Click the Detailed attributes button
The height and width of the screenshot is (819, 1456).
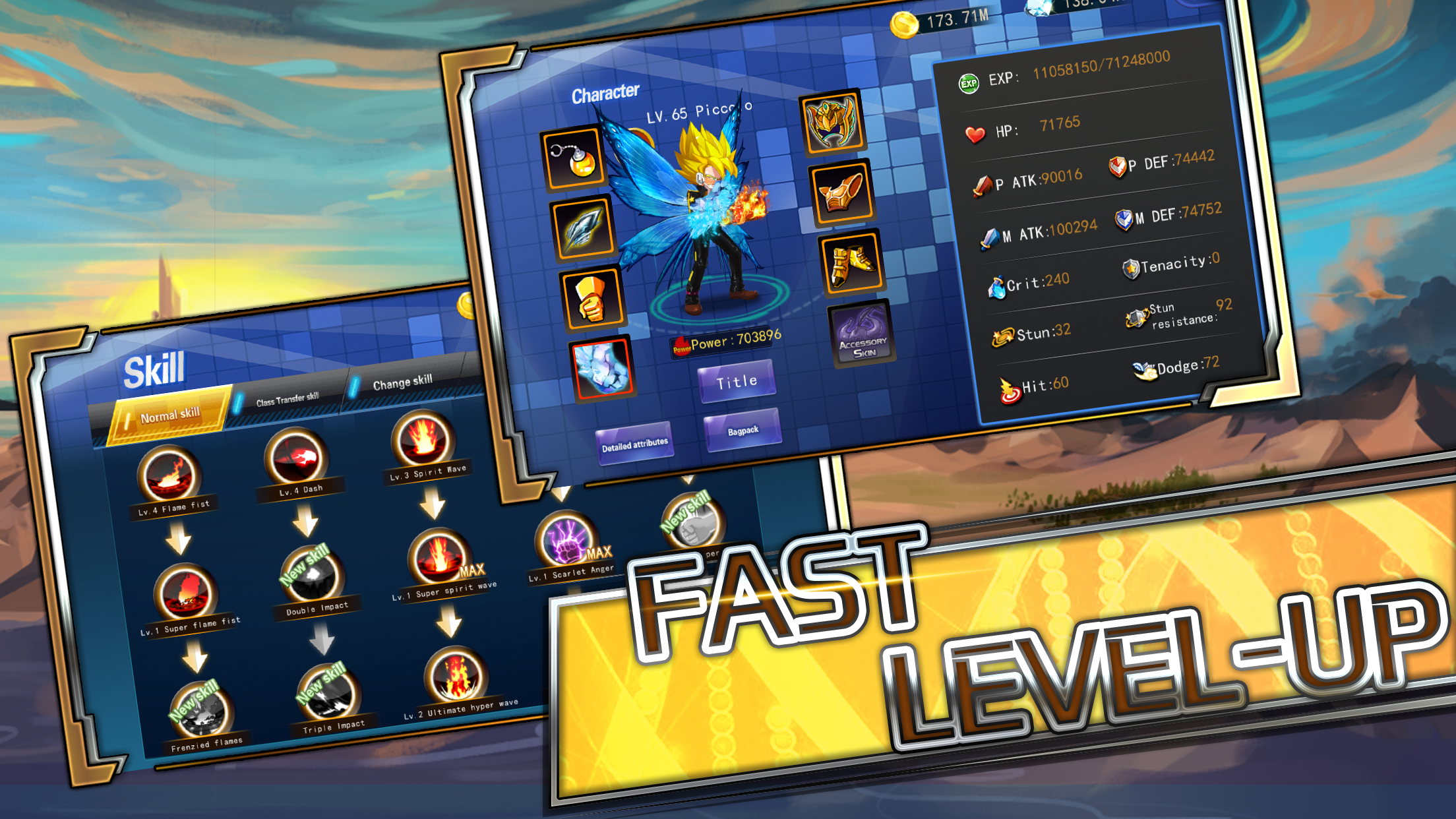tap(635, 444)
